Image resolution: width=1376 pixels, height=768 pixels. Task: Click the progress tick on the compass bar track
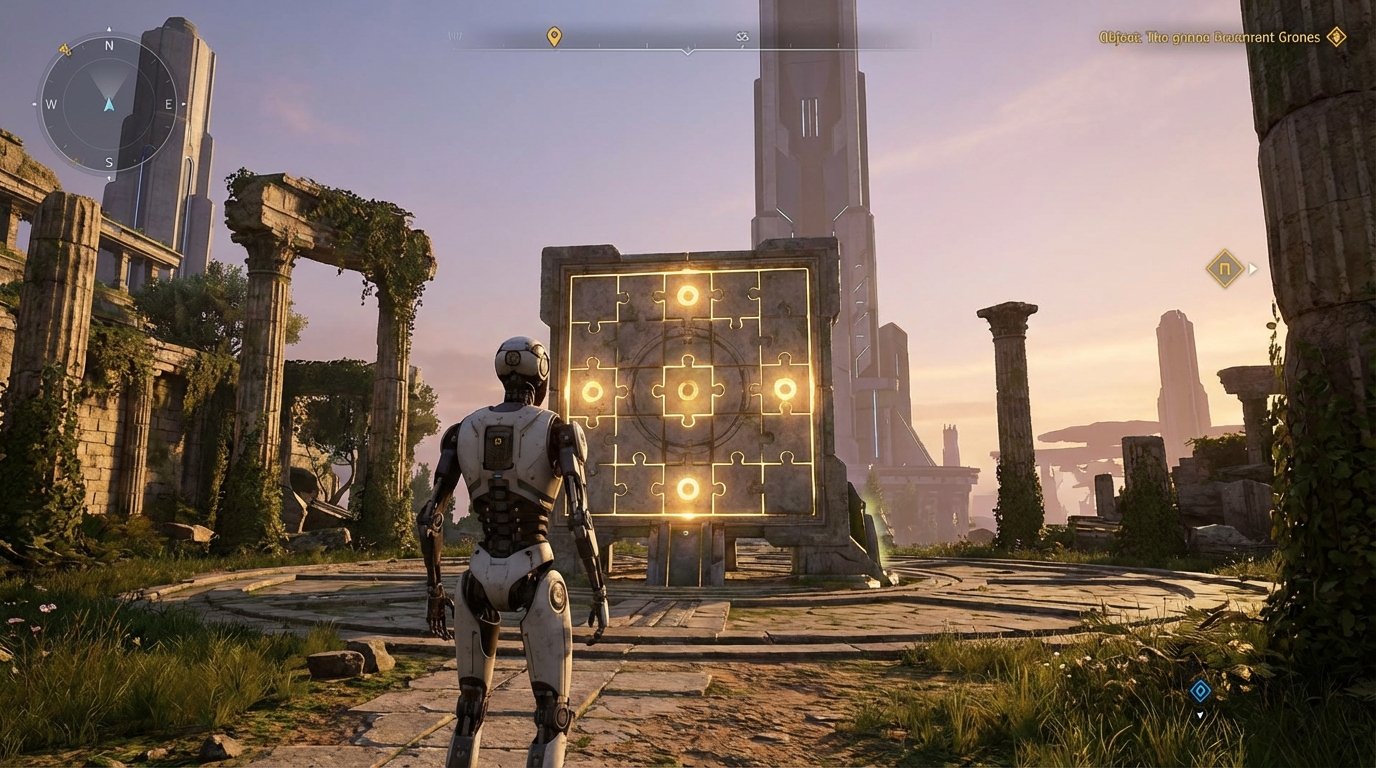(x=647, y=44)
